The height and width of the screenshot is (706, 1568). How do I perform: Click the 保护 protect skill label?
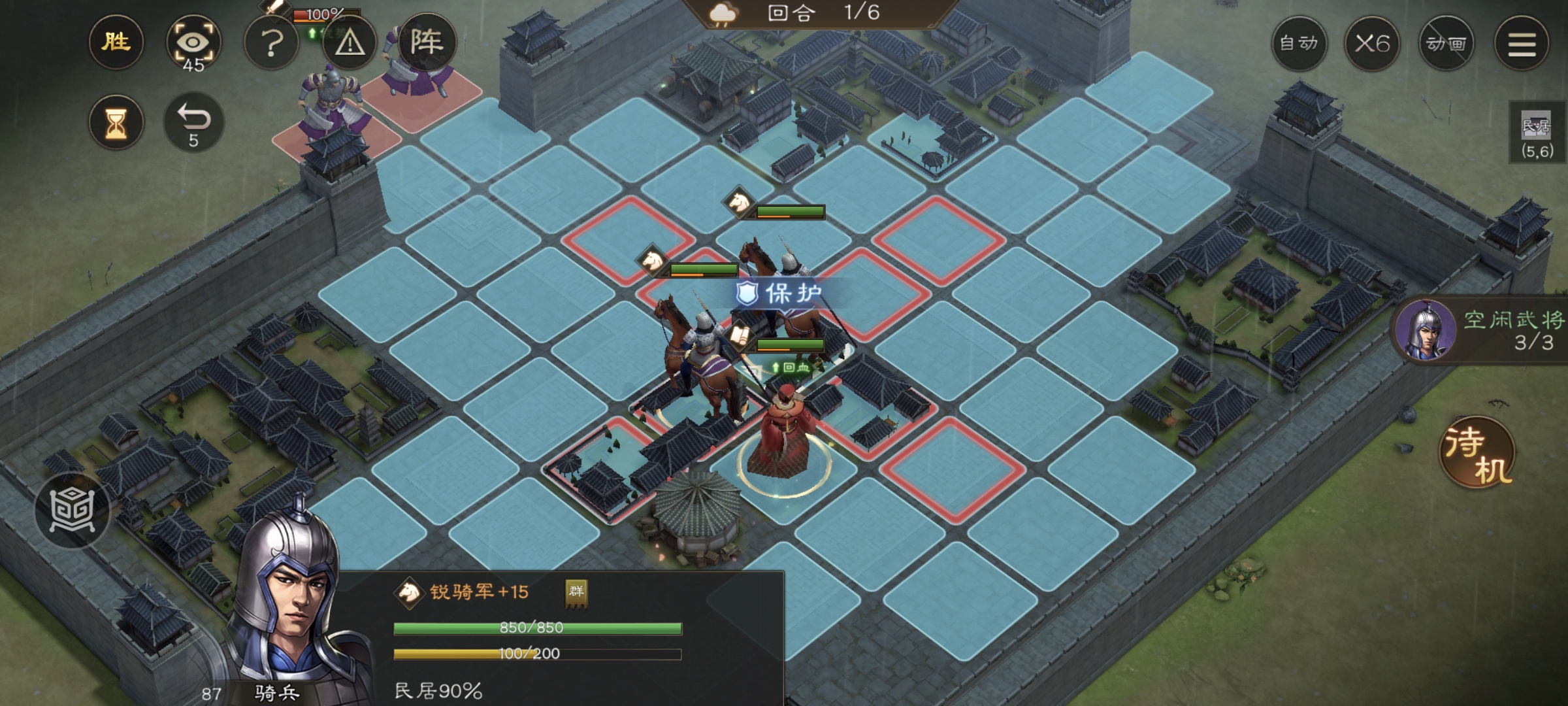click(780, 294)
